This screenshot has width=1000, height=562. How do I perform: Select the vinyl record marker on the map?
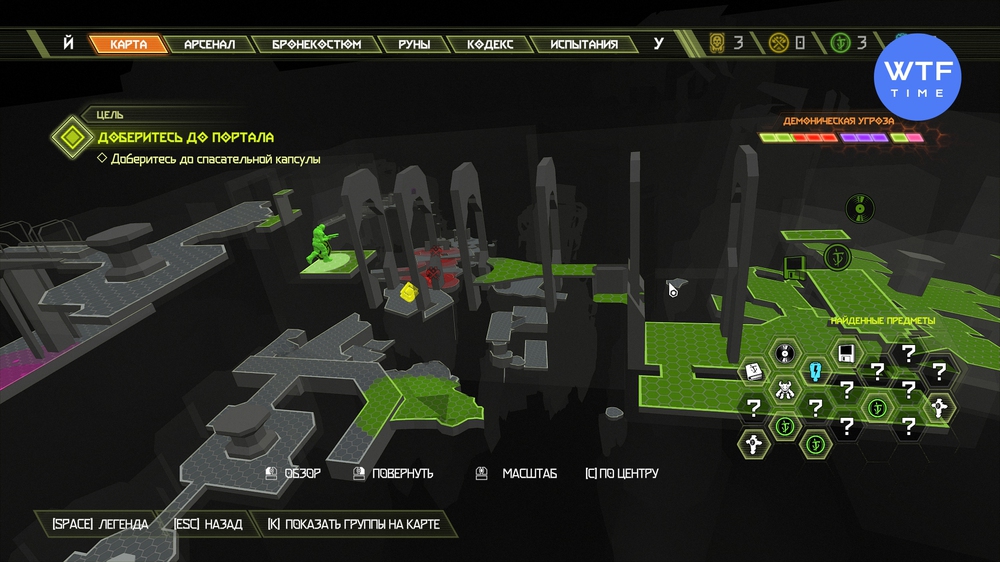[855, 207]
